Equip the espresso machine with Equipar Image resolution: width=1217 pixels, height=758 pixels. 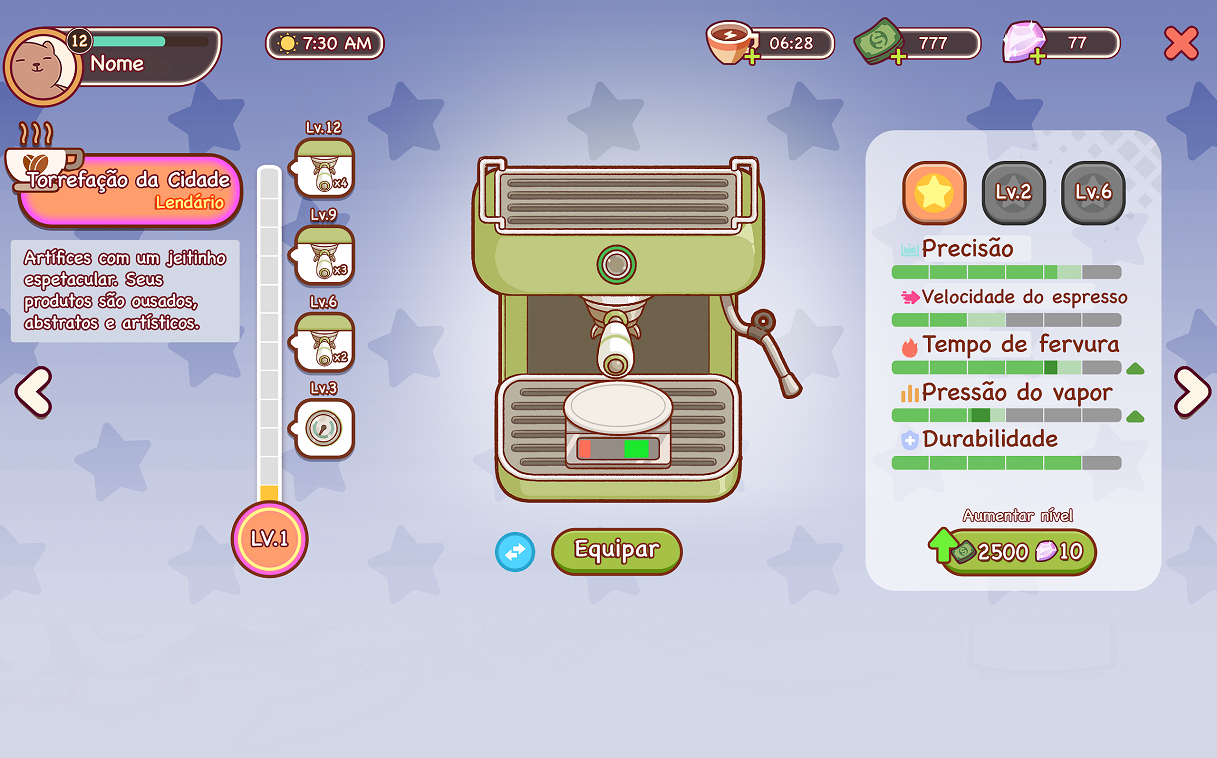pos(616,550)
